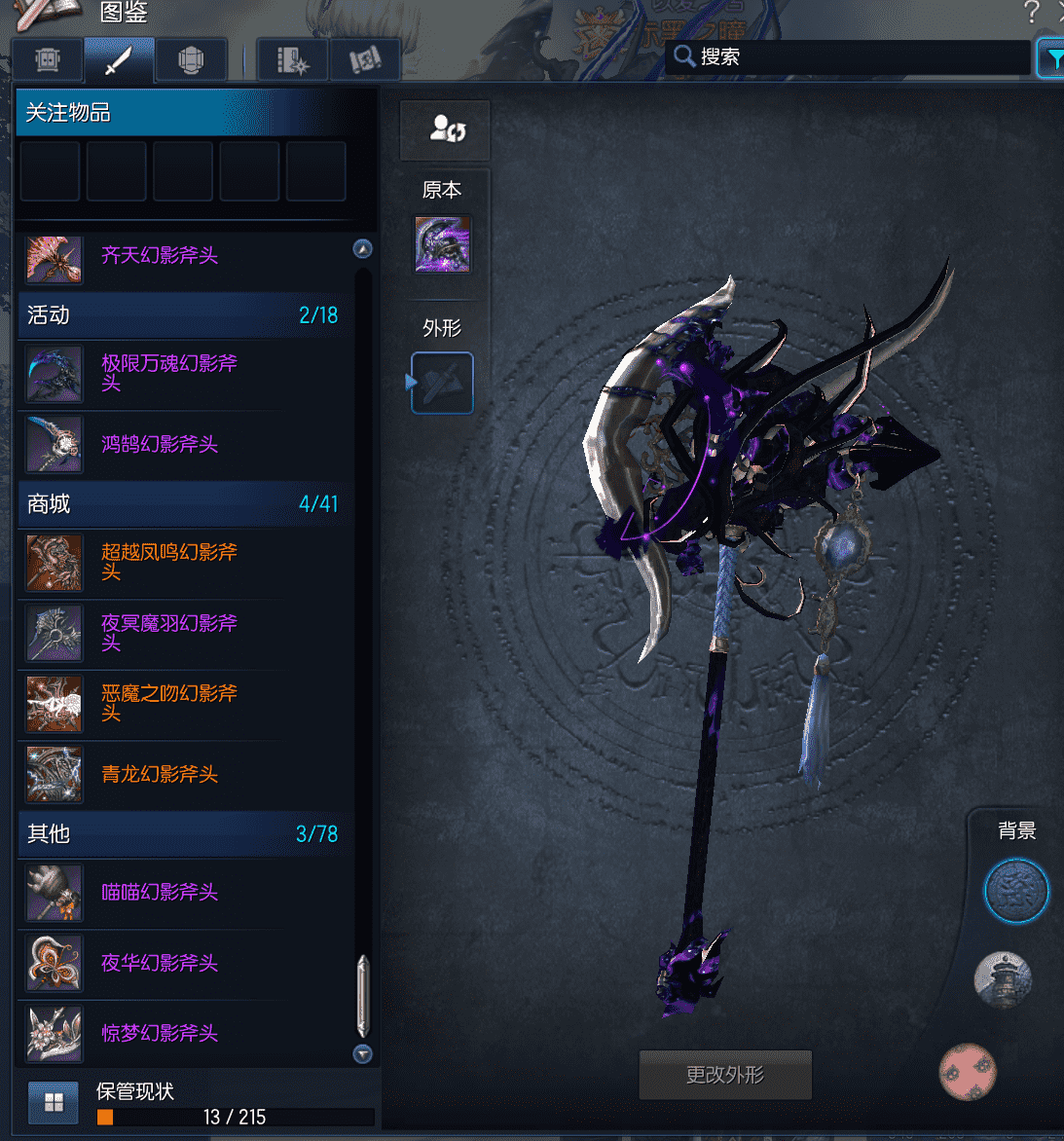Select 鸿鹄幻影斧头 in the list

click(x=160, y=444)
